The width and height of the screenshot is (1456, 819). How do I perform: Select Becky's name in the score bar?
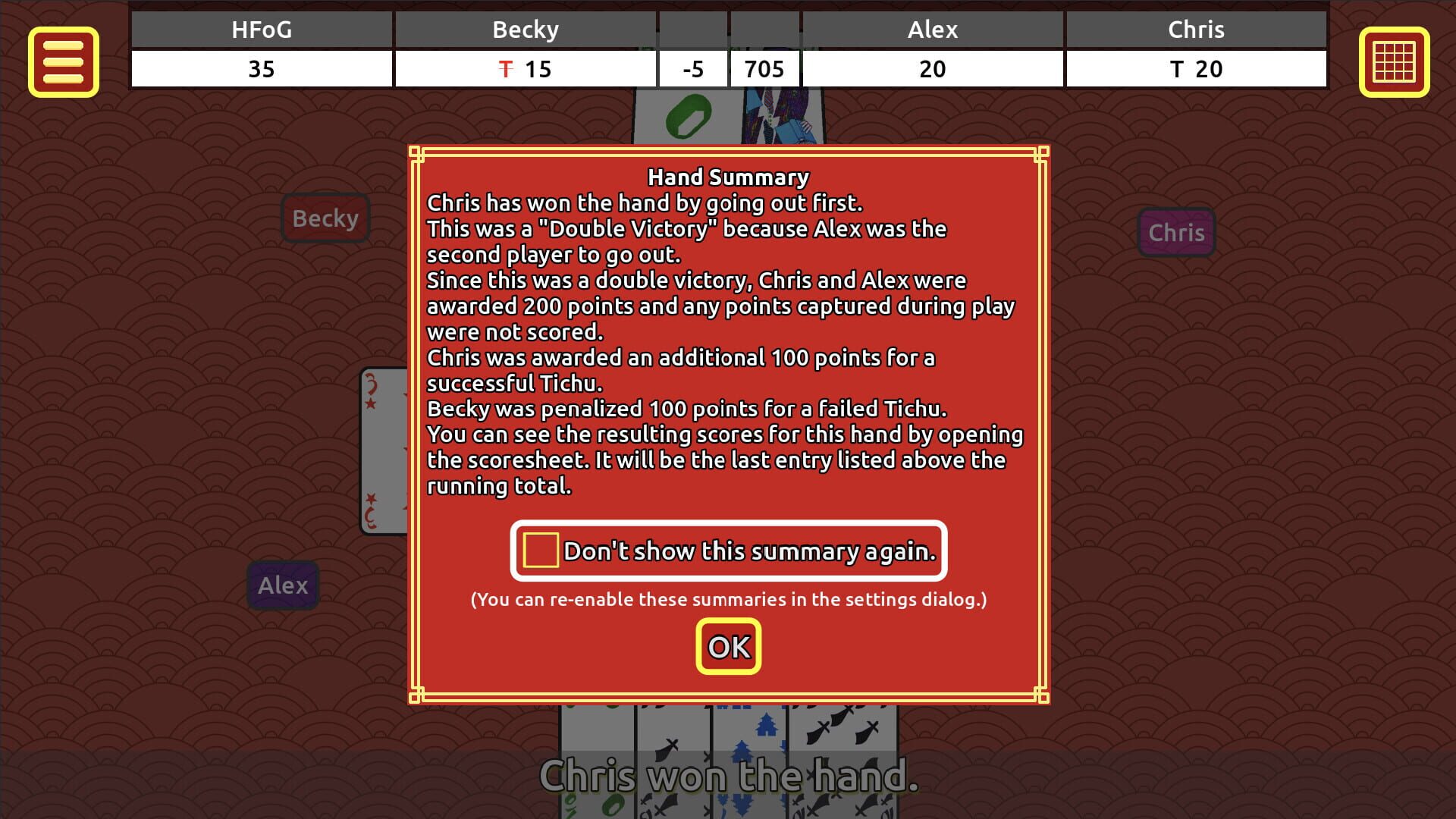tap(526, 30)
